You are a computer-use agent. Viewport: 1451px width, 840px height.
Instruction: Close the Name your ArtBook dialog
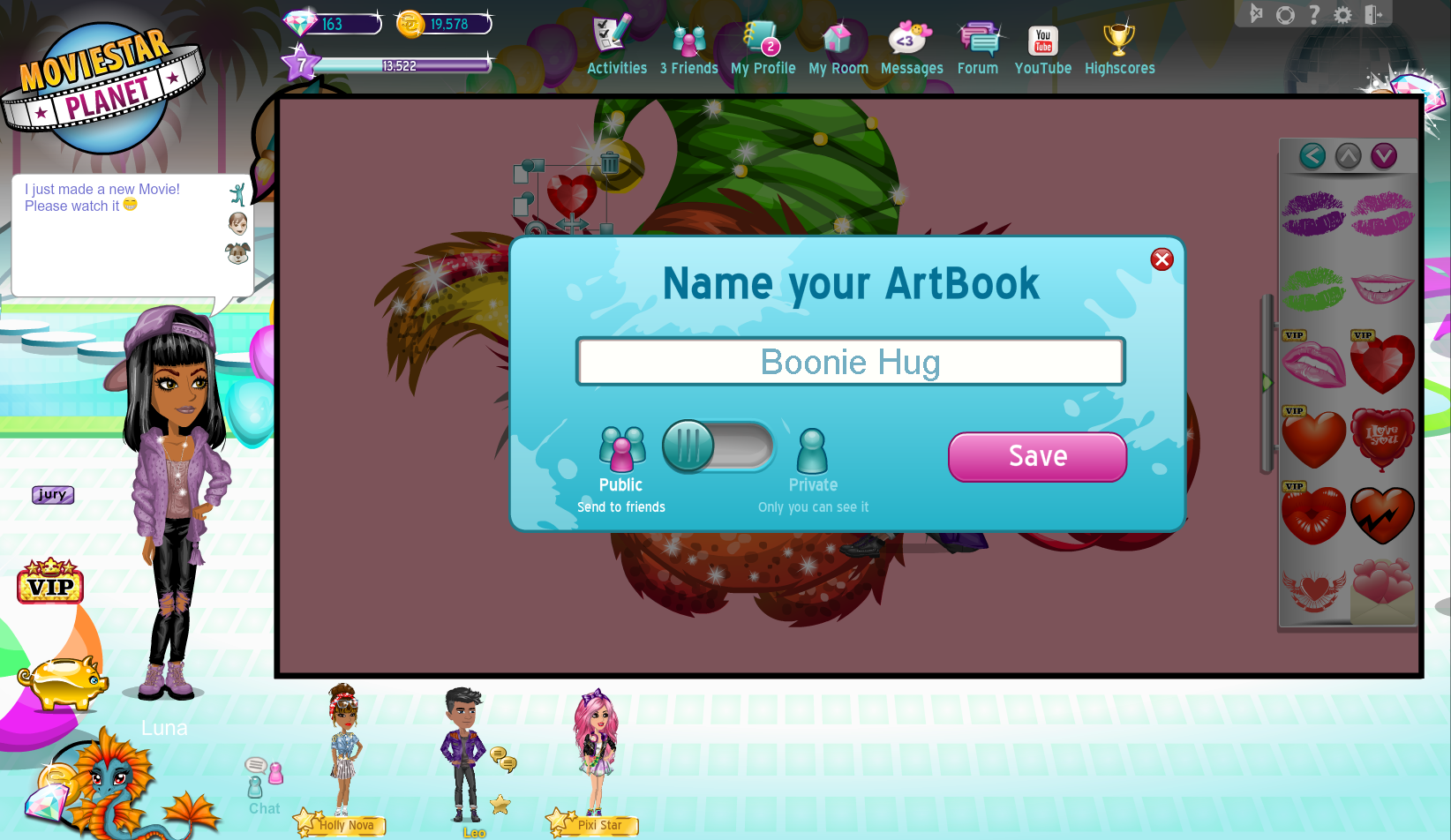[1162, 259]
